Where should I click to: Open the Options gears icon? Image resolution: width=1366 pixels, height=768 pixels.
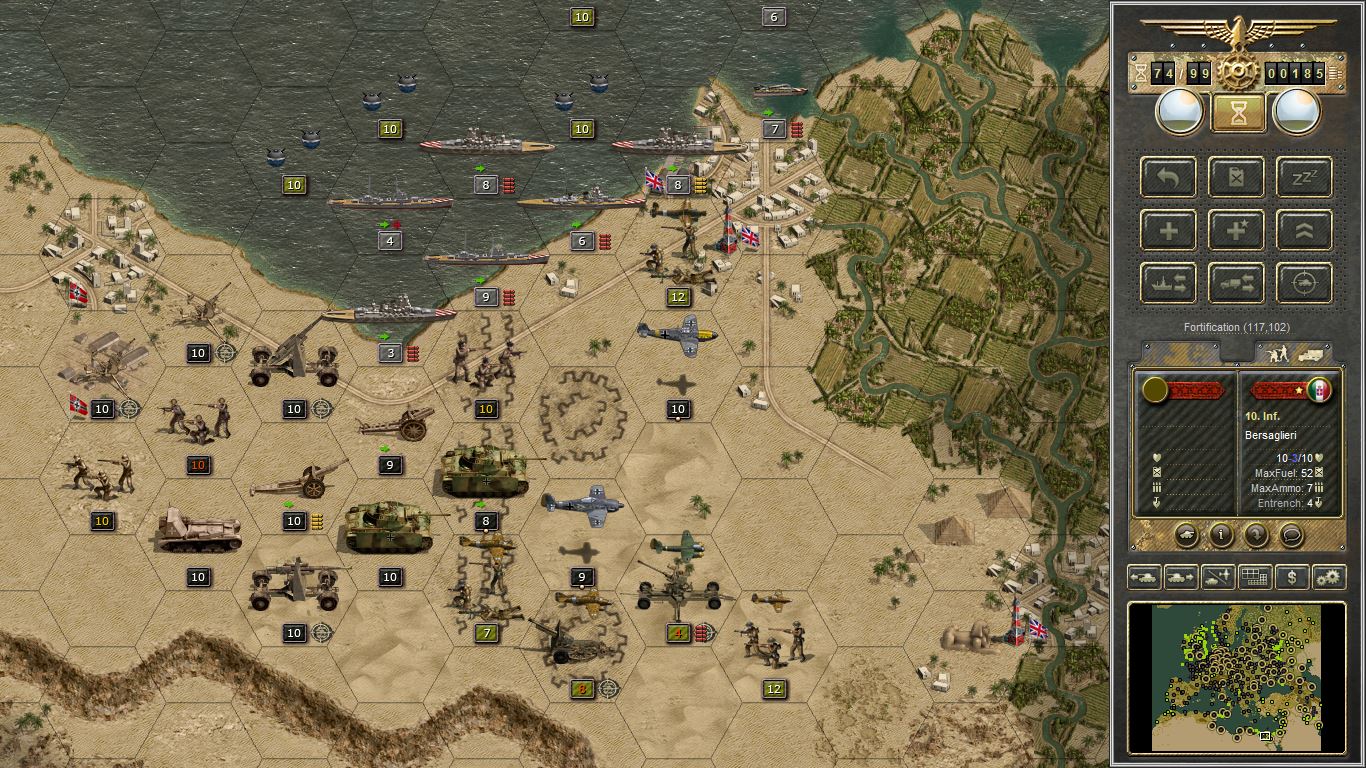1328,578
